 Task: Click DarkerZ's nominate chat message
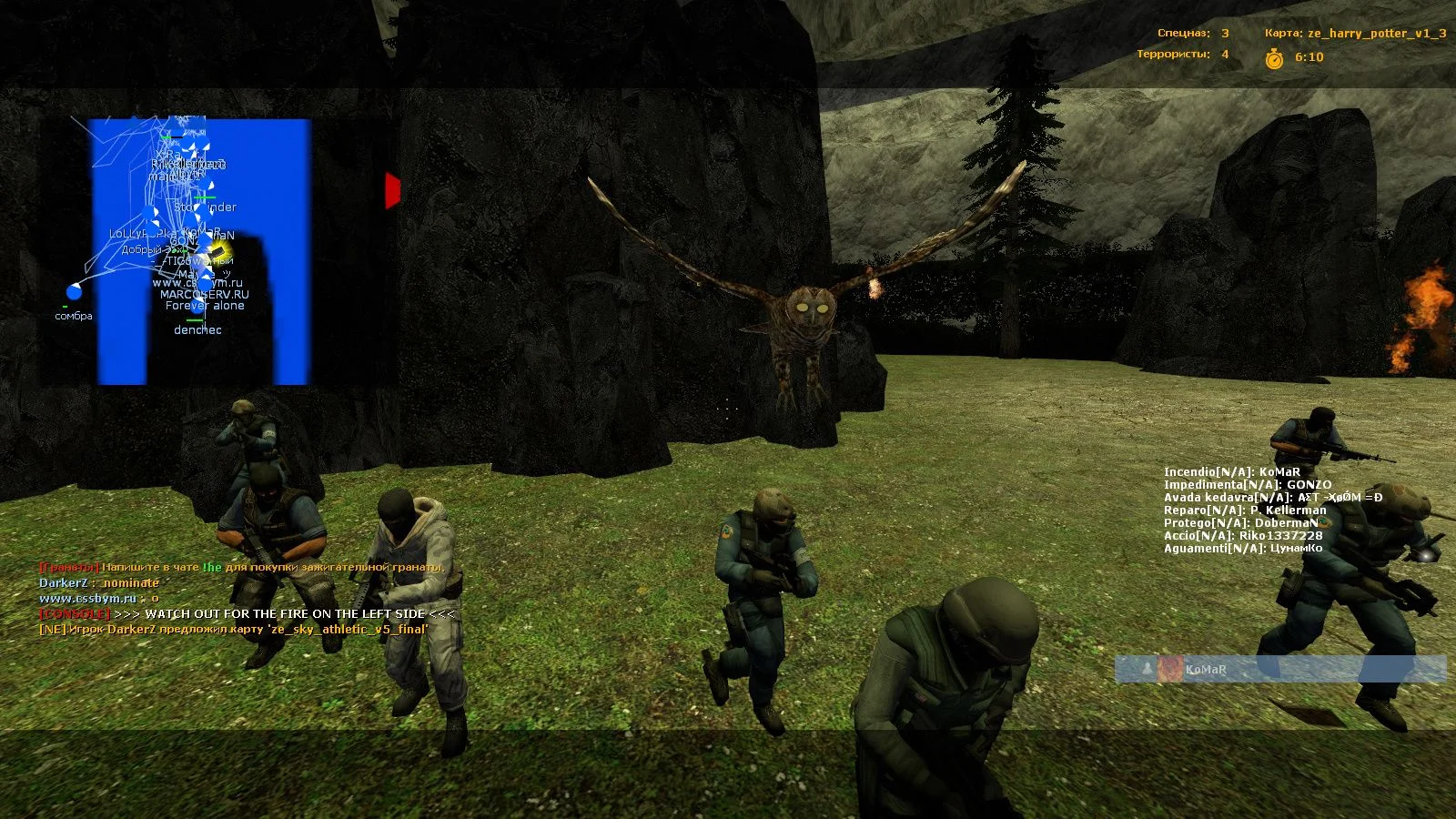coord(99,583)
